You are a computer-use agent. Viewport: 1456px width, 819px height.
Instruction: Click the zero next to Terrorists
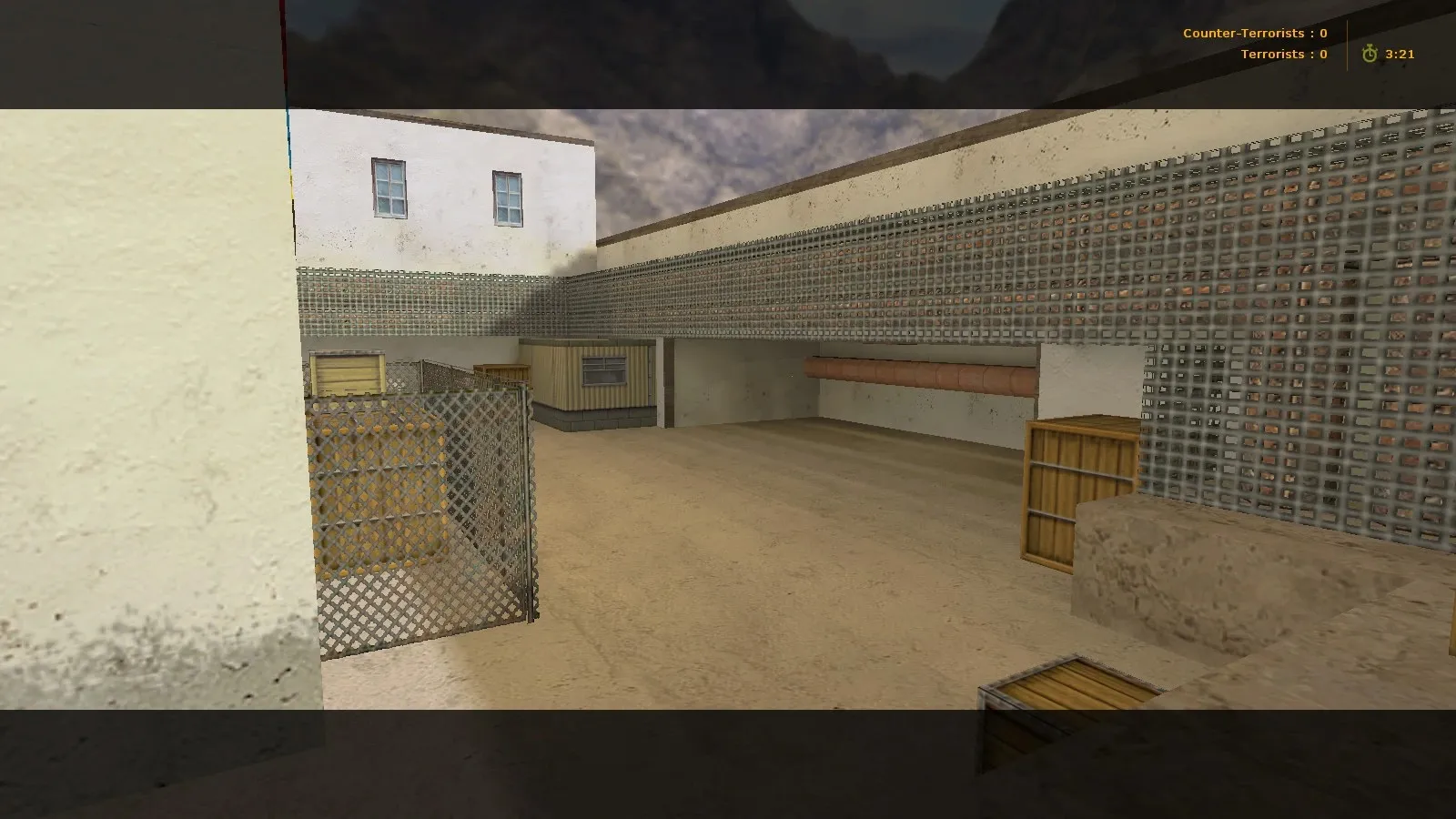point(1324,54)
